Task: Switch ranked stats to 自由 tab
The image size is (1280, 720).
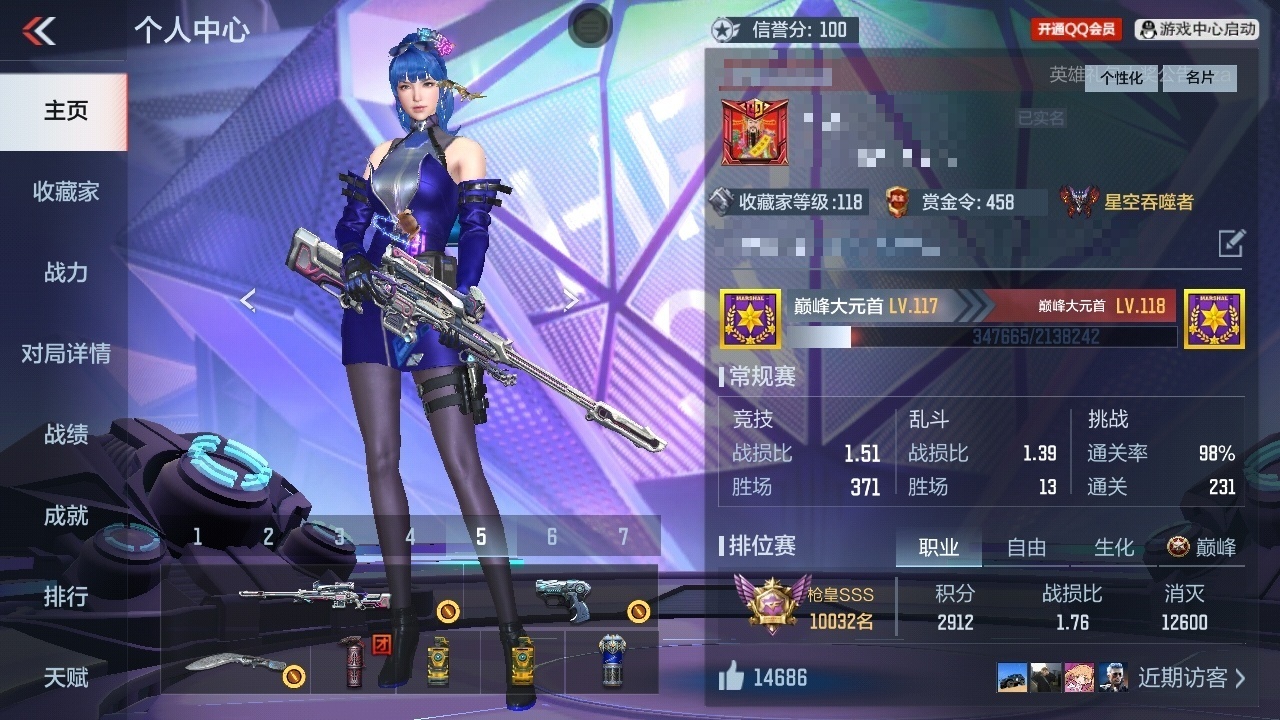Action: tap(1026, 547)
